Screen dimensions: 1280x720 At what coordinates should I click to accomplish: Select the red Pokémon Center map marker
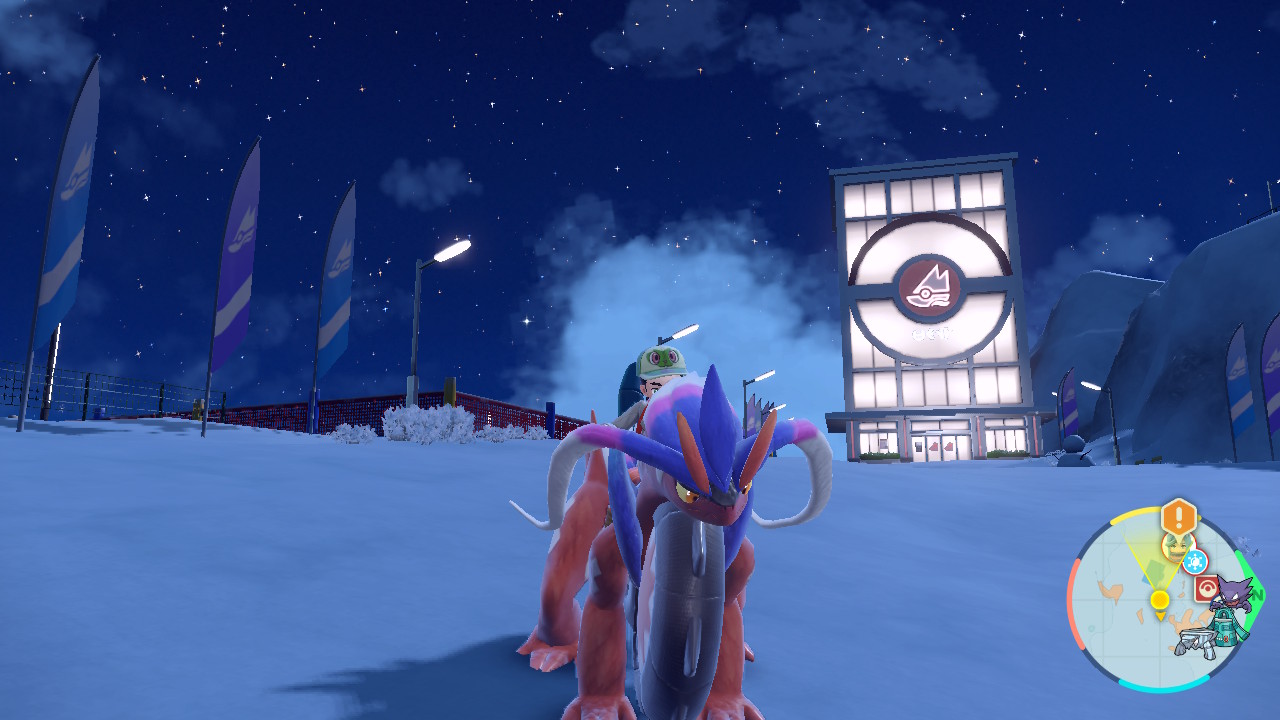tap(1207, 587)
